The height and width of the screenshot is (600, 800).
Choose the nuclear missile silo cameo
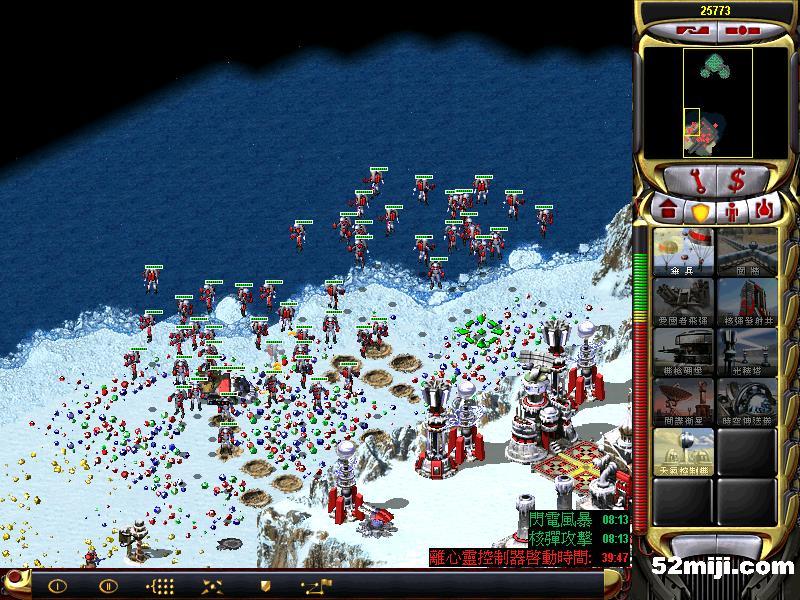tap(747, 302)
